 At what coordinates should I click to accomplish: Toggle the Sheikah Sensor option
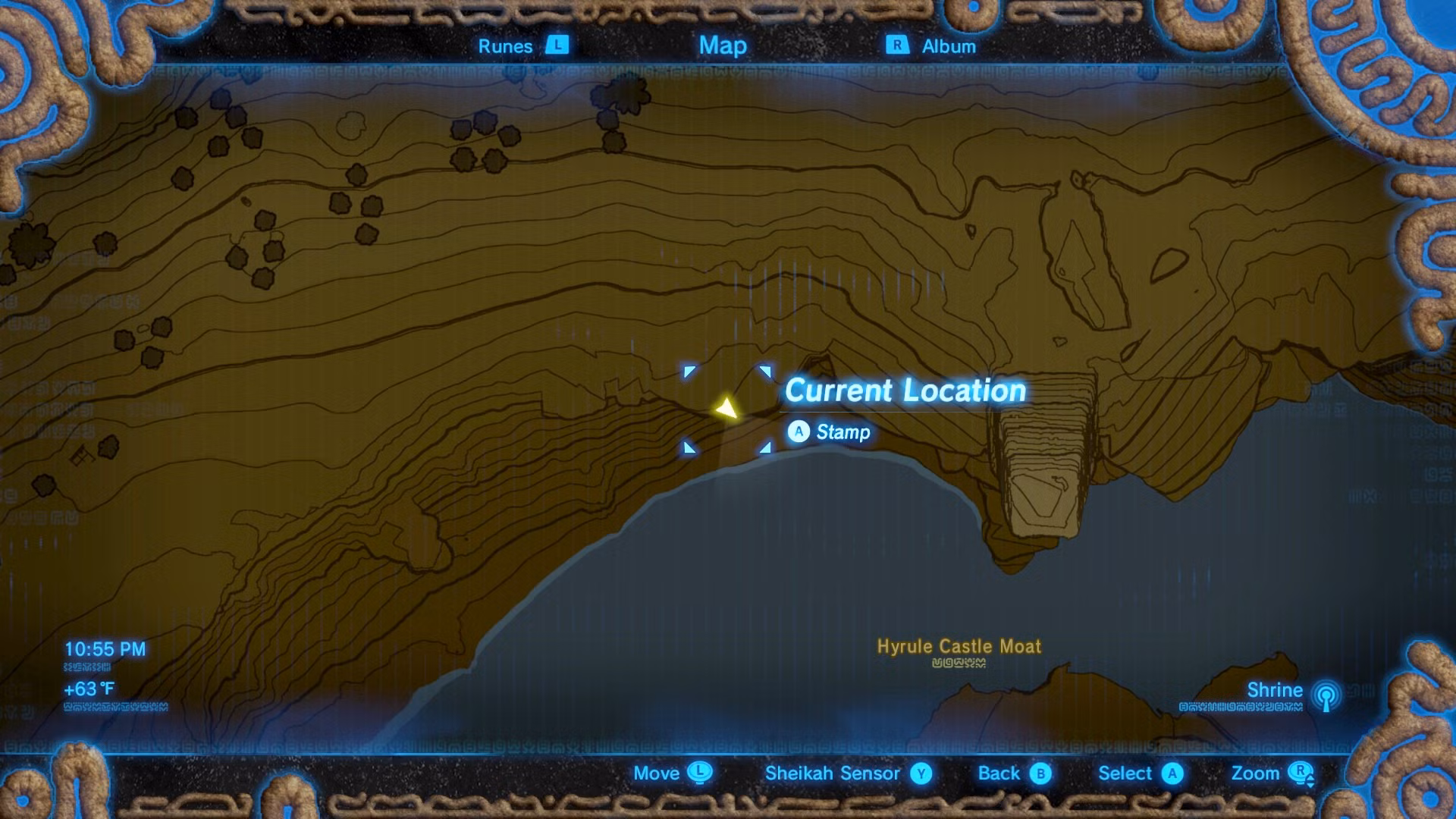(x=833, y=773)
